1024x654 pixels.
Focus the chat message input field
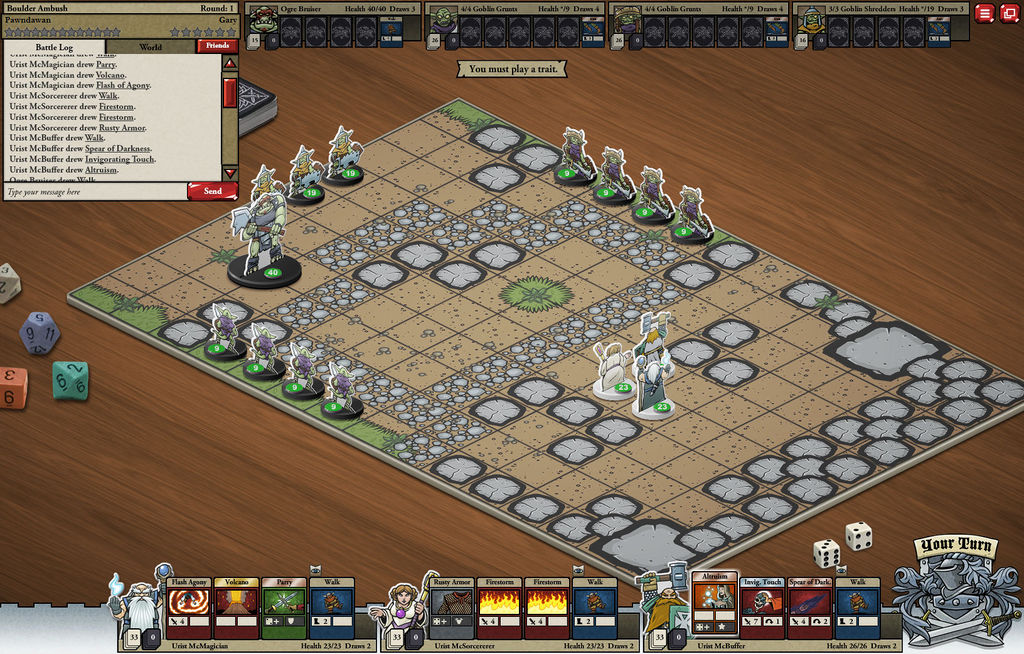95,192
